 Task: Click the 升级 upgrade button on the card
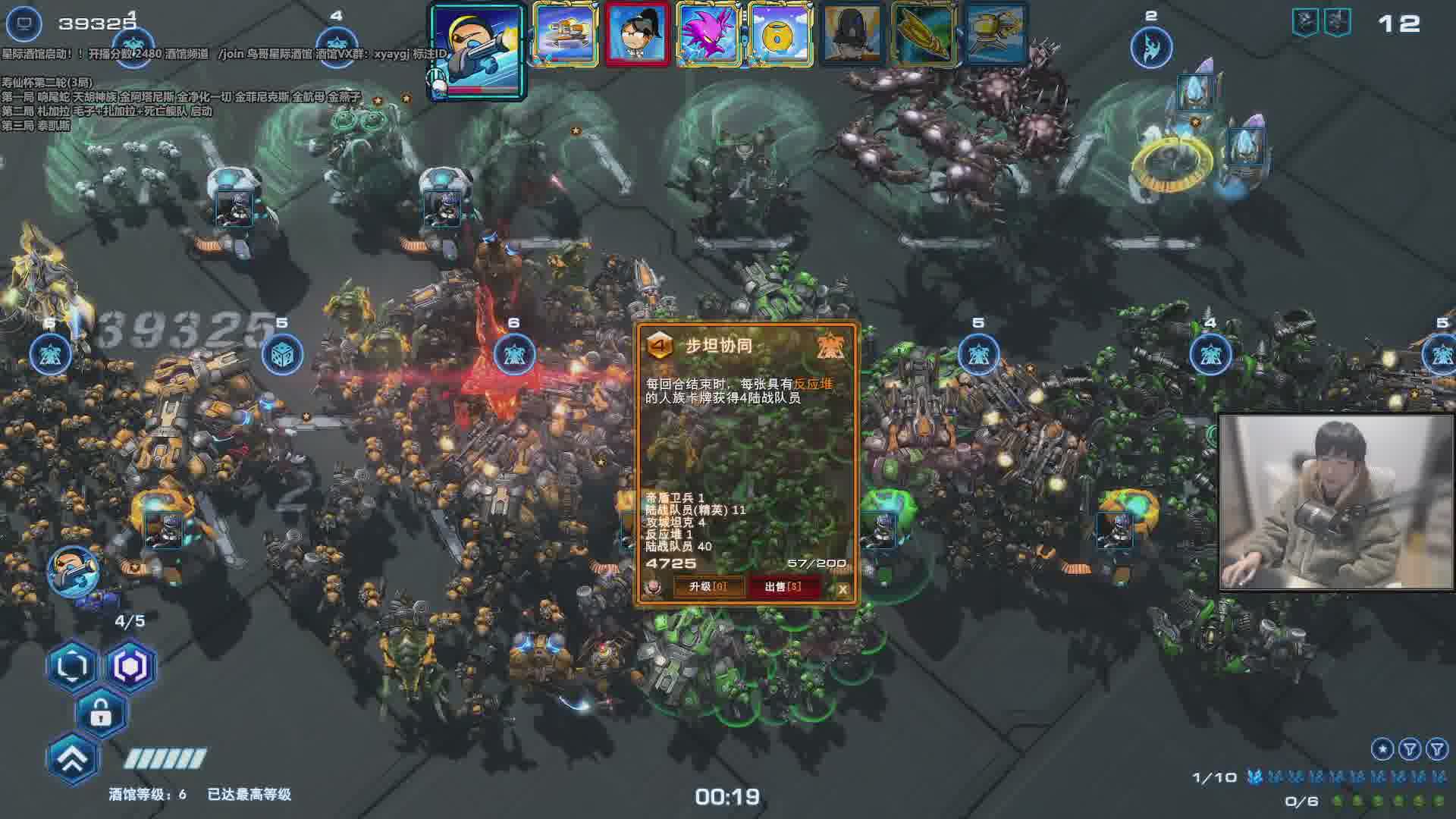point(707,587)
